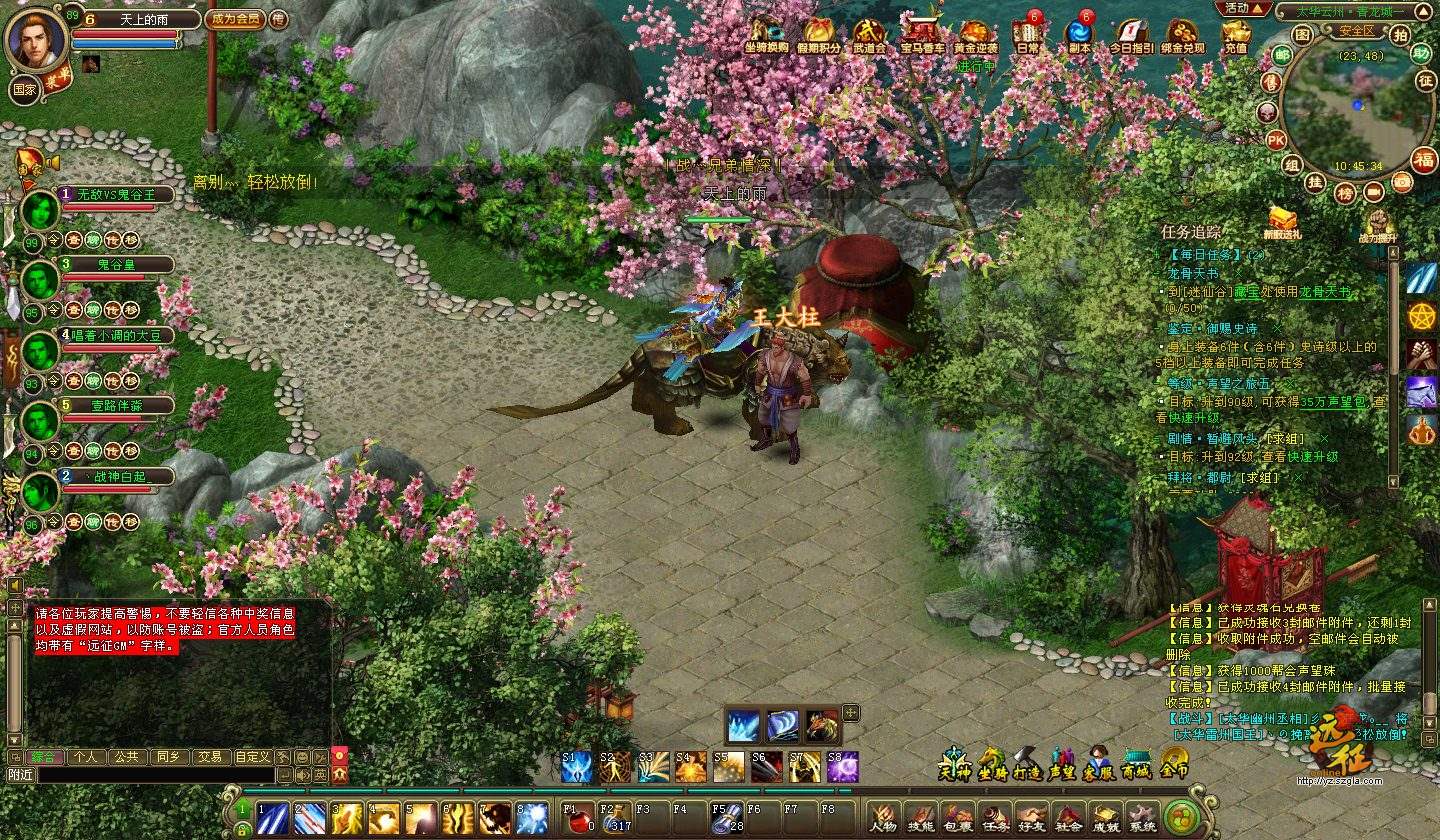Image resolution: width=1440 pixels, height=840 pixels.
Task: Activate the S8 purple orb skill
Action: pos(843,767)
